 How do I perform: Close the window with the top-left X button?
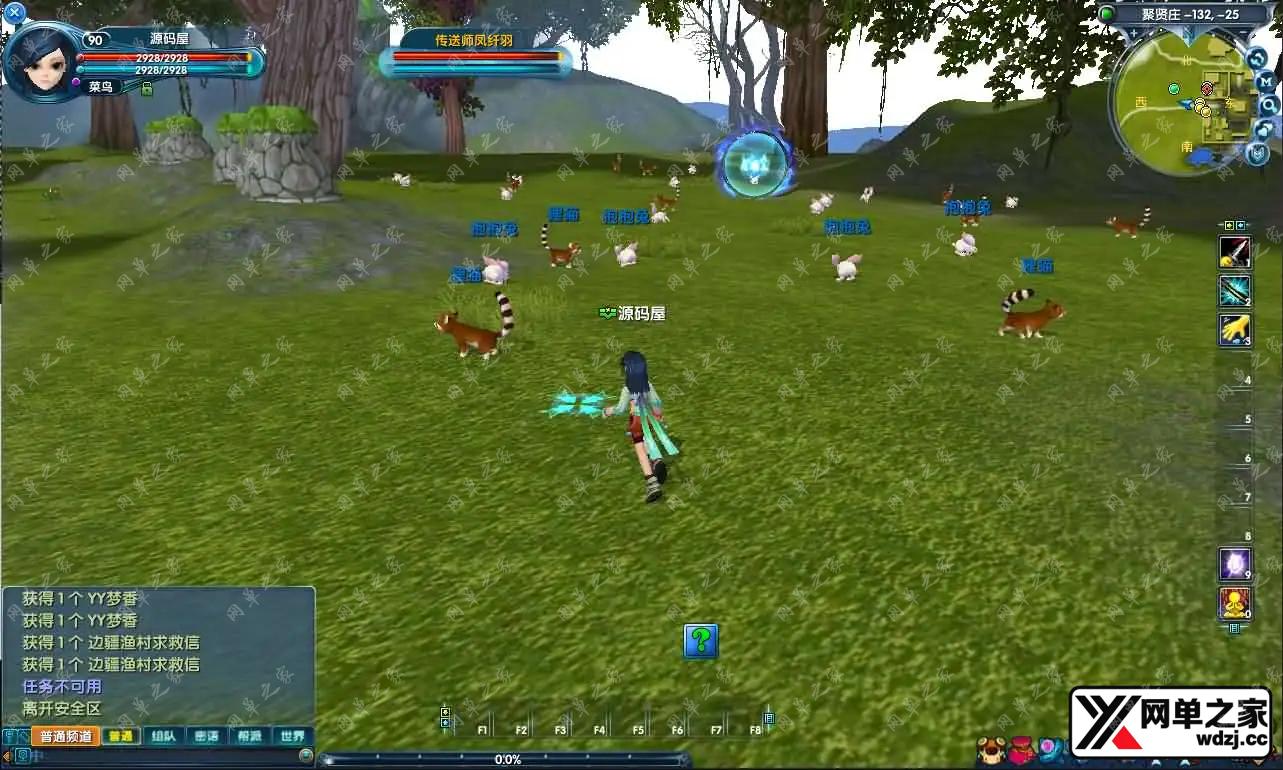click(x=14, y=13)
